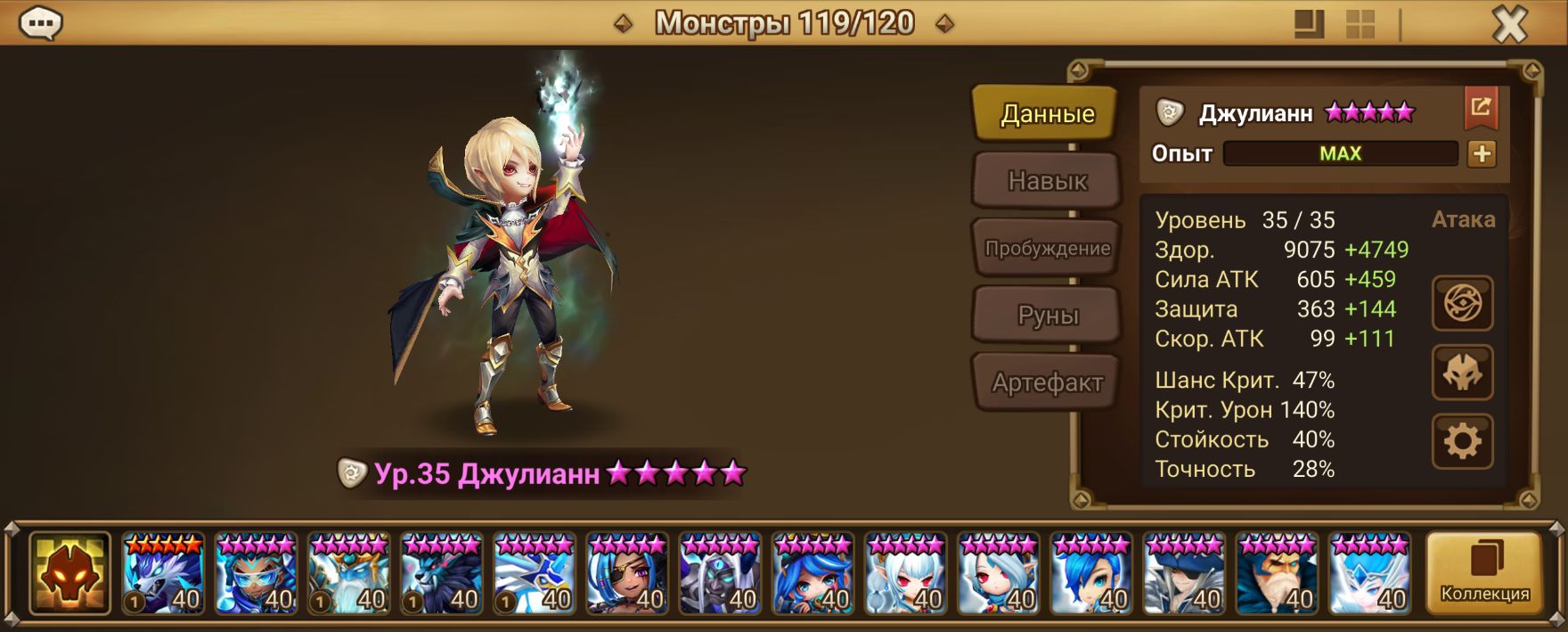Open the chat speech bubble
The width and height of the screenshot is (1568, 632).
40,23
